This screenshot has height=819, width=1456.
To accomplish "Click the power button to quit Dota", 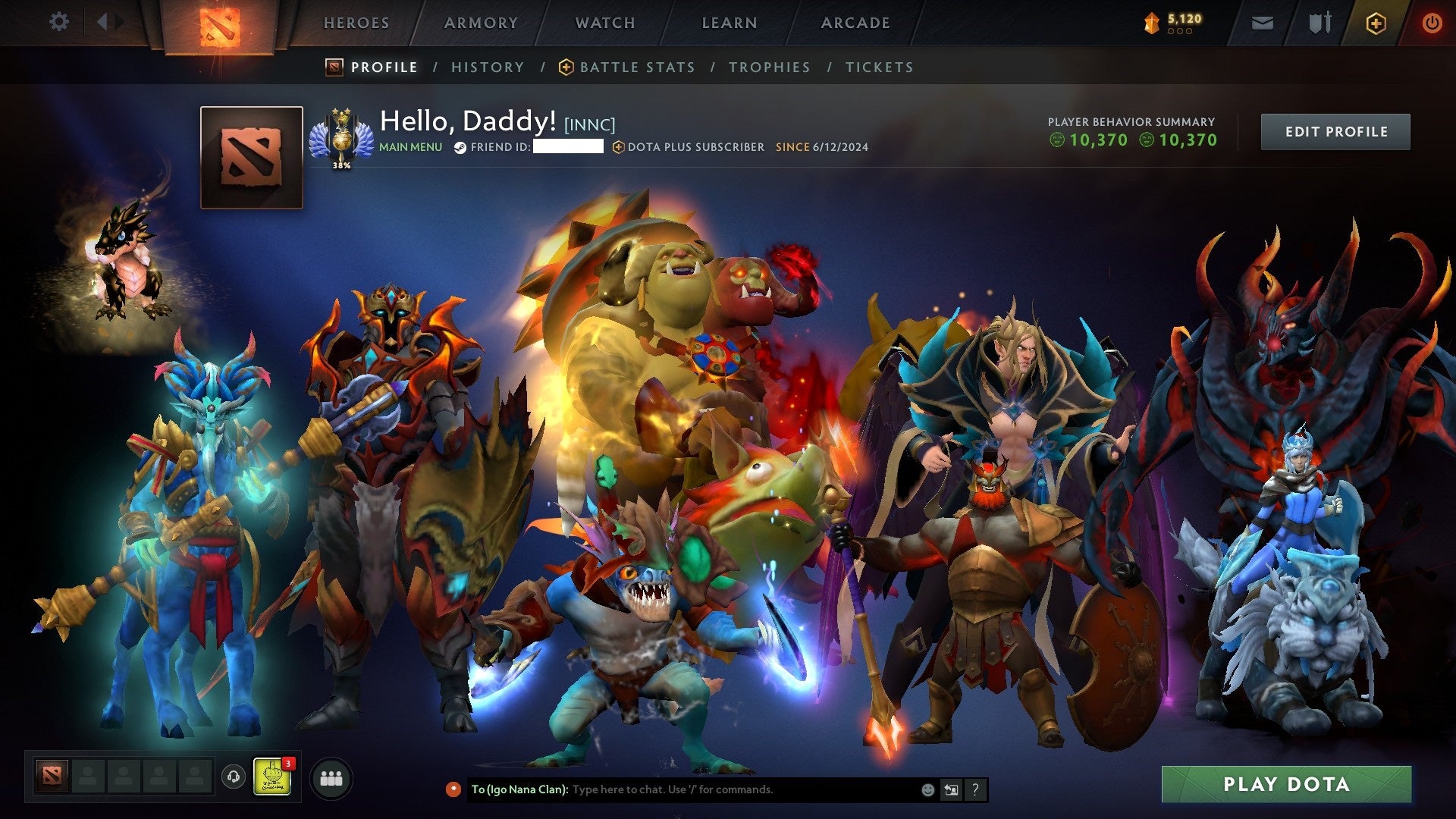I will (x=1433, y=23).
